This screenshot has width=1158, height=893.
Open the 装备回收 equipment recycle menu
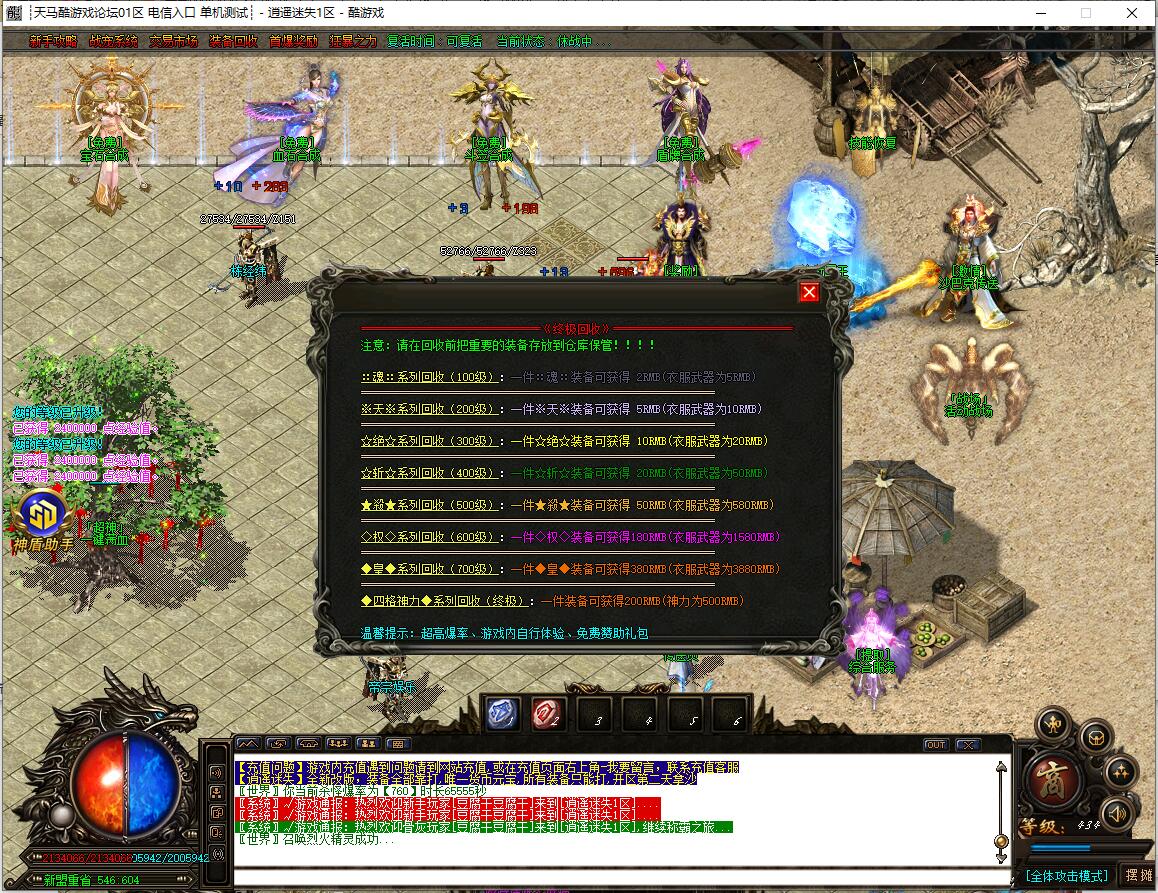click(233, 42)
